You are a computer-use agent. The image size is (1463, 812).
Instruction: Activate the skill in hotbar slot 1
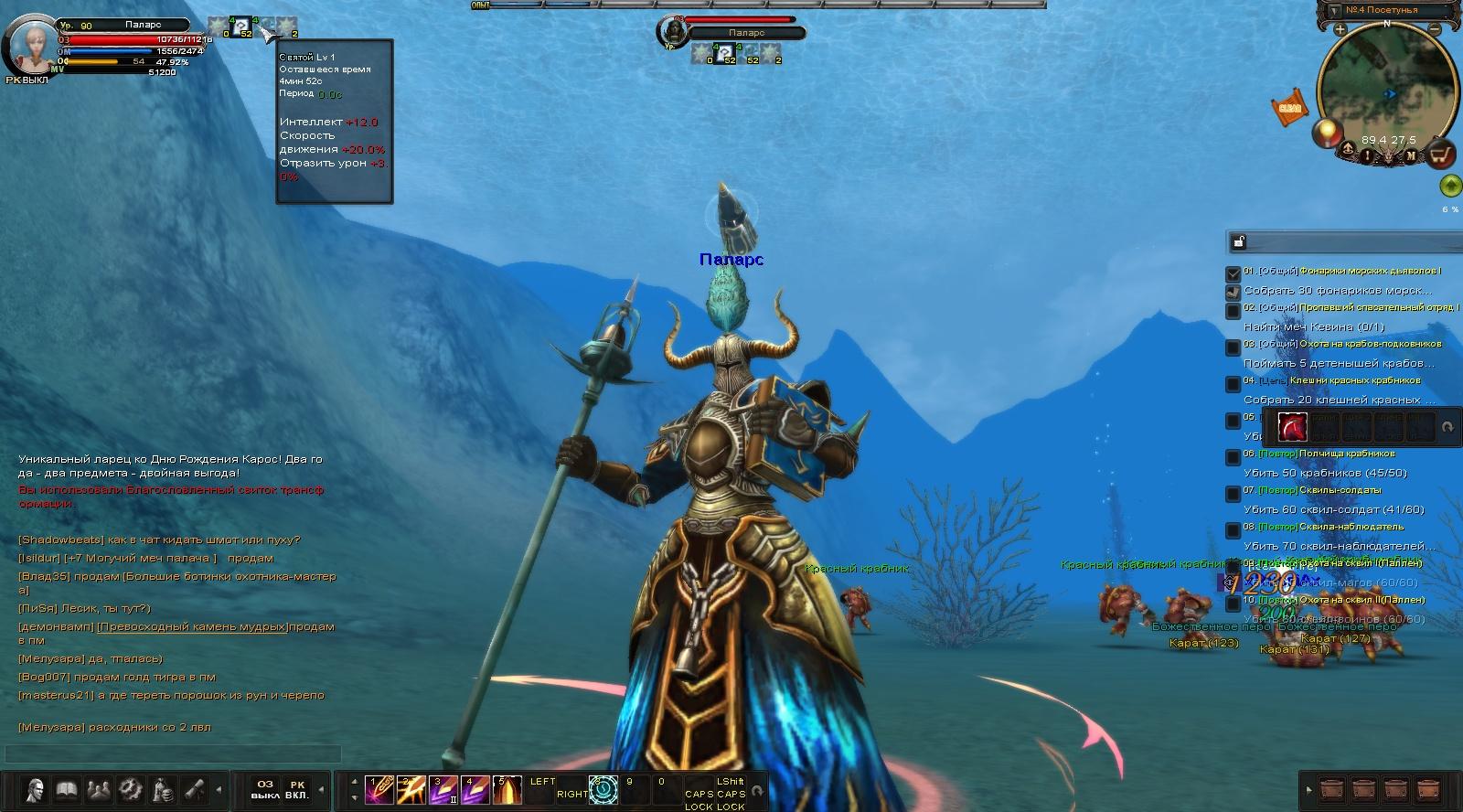tap(379, 789)
